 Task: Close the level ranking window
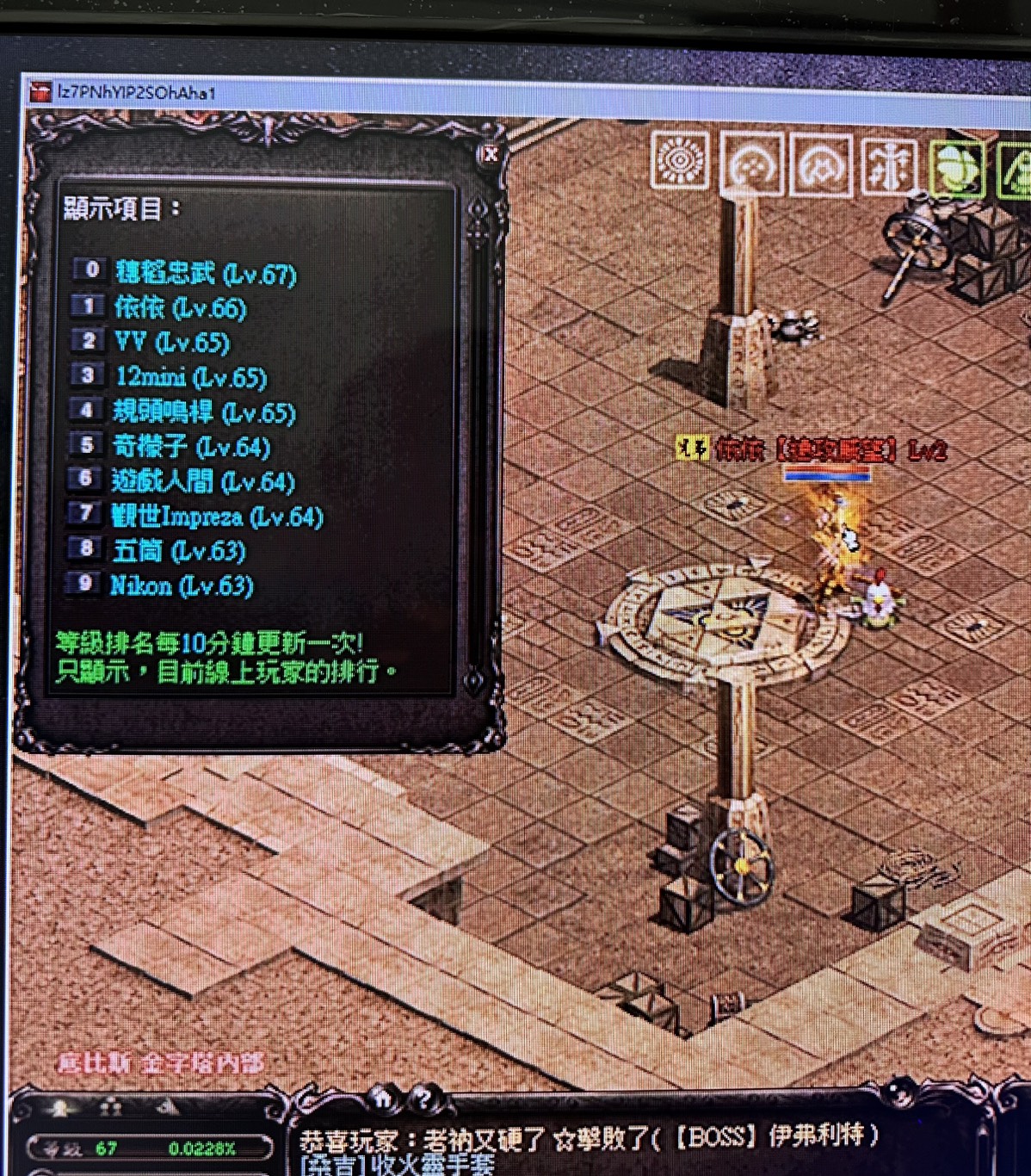coord(490,154)
